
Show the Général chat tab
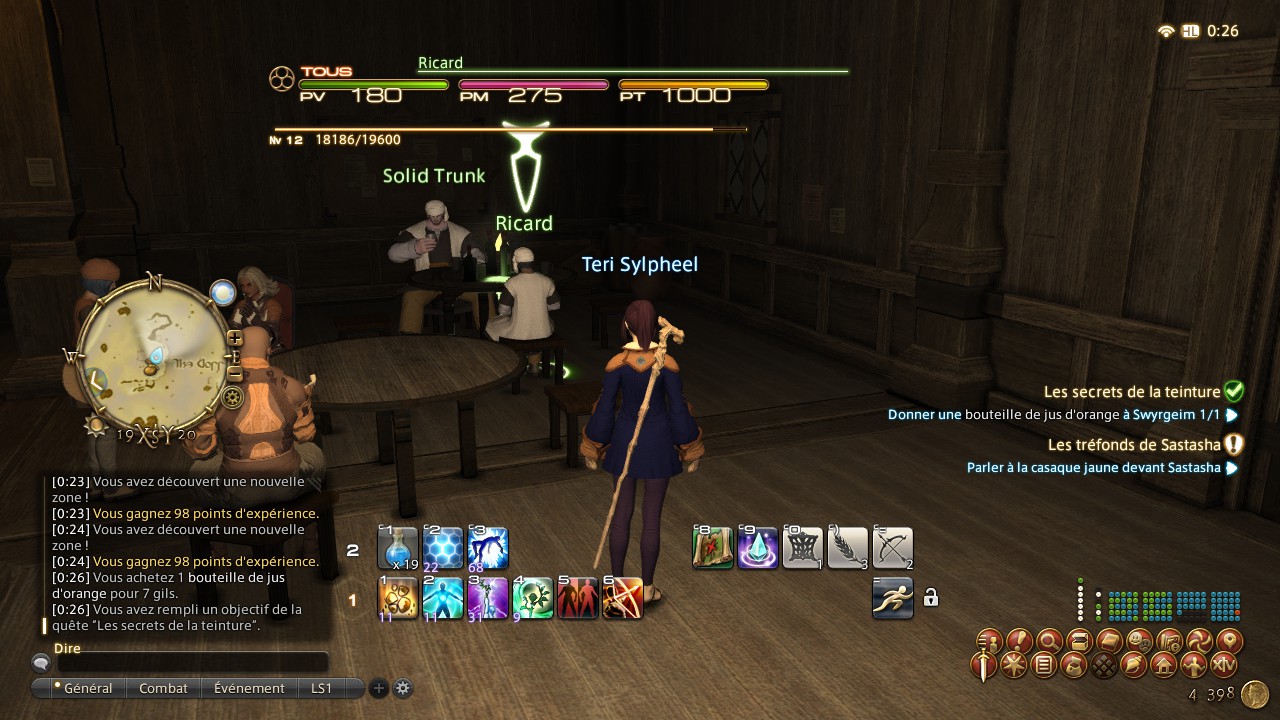(x=83, y=688)
